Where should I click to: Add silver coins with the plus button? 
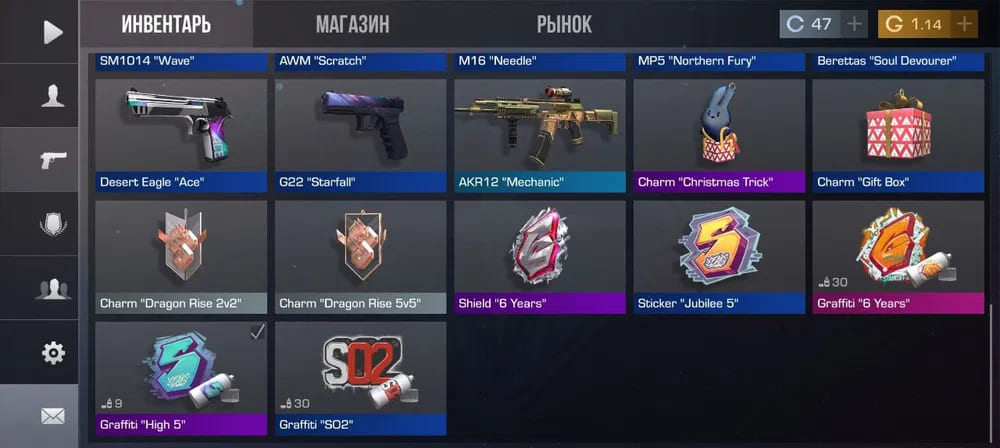coord(855,24)
